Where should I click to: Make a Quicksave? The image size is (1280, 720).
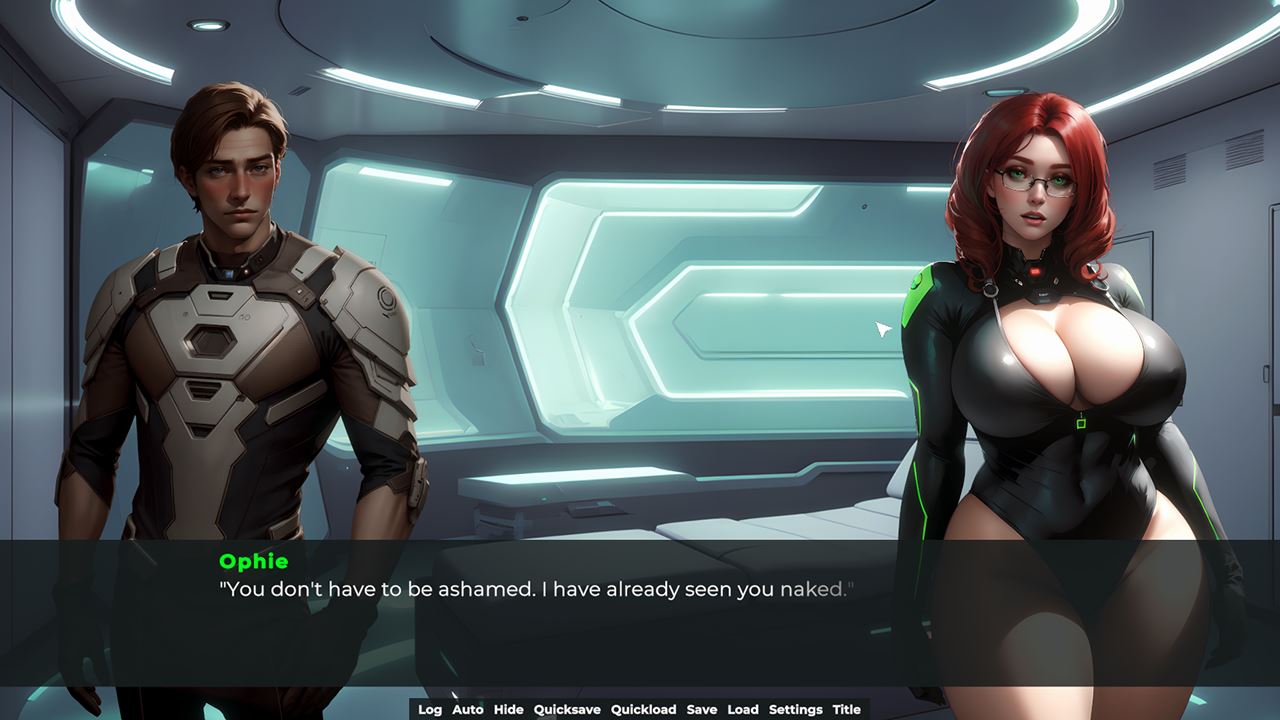click(567, 709)
